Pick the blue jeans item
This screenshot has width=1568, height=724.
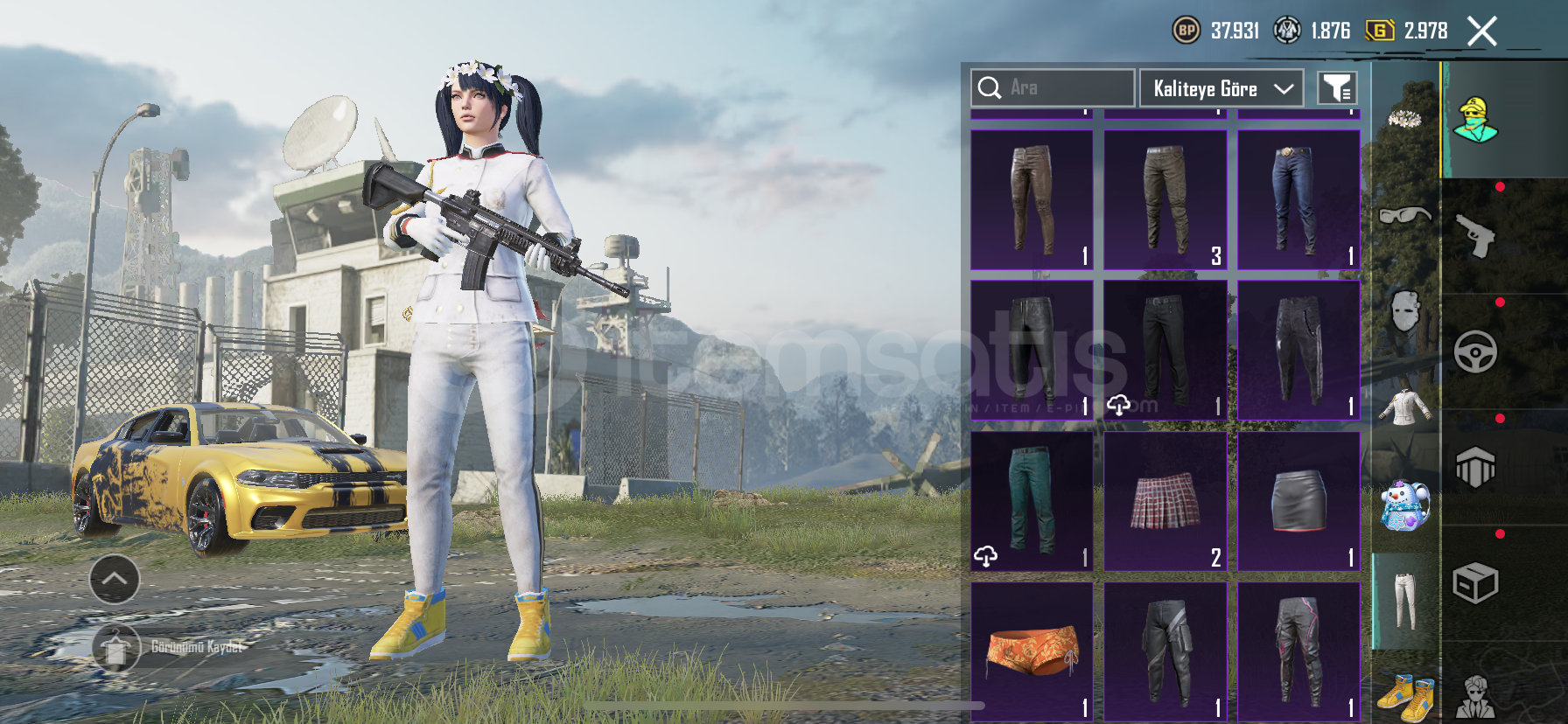coord(1298,200)
